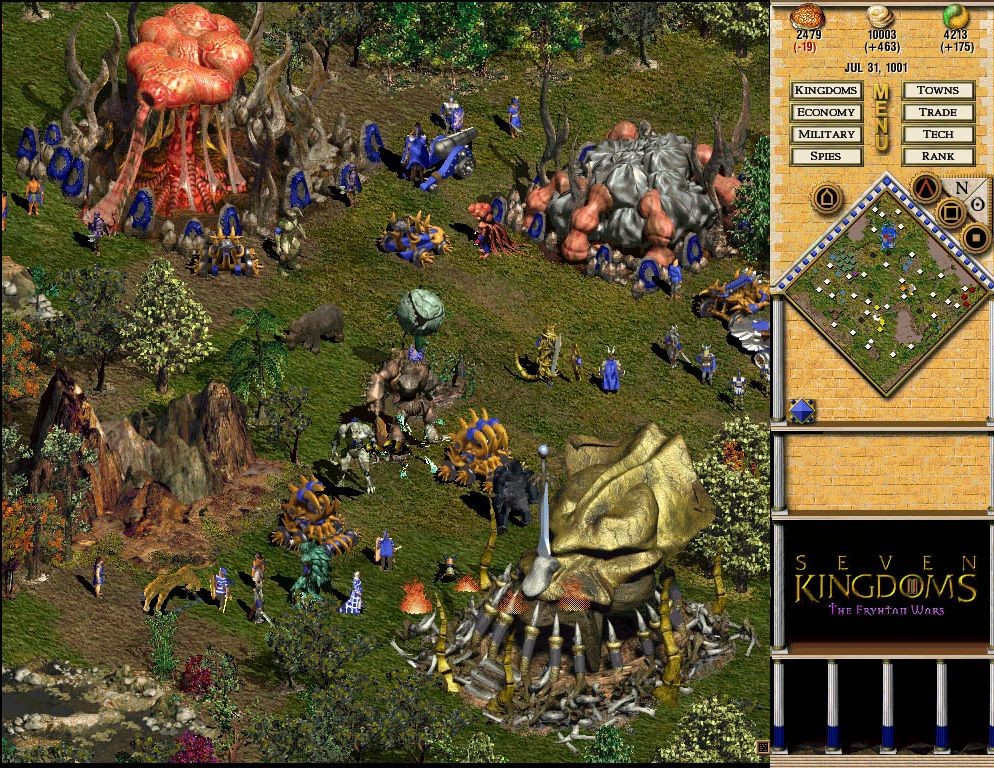
Task: Open the Spies report
Action: click(826, 156)
